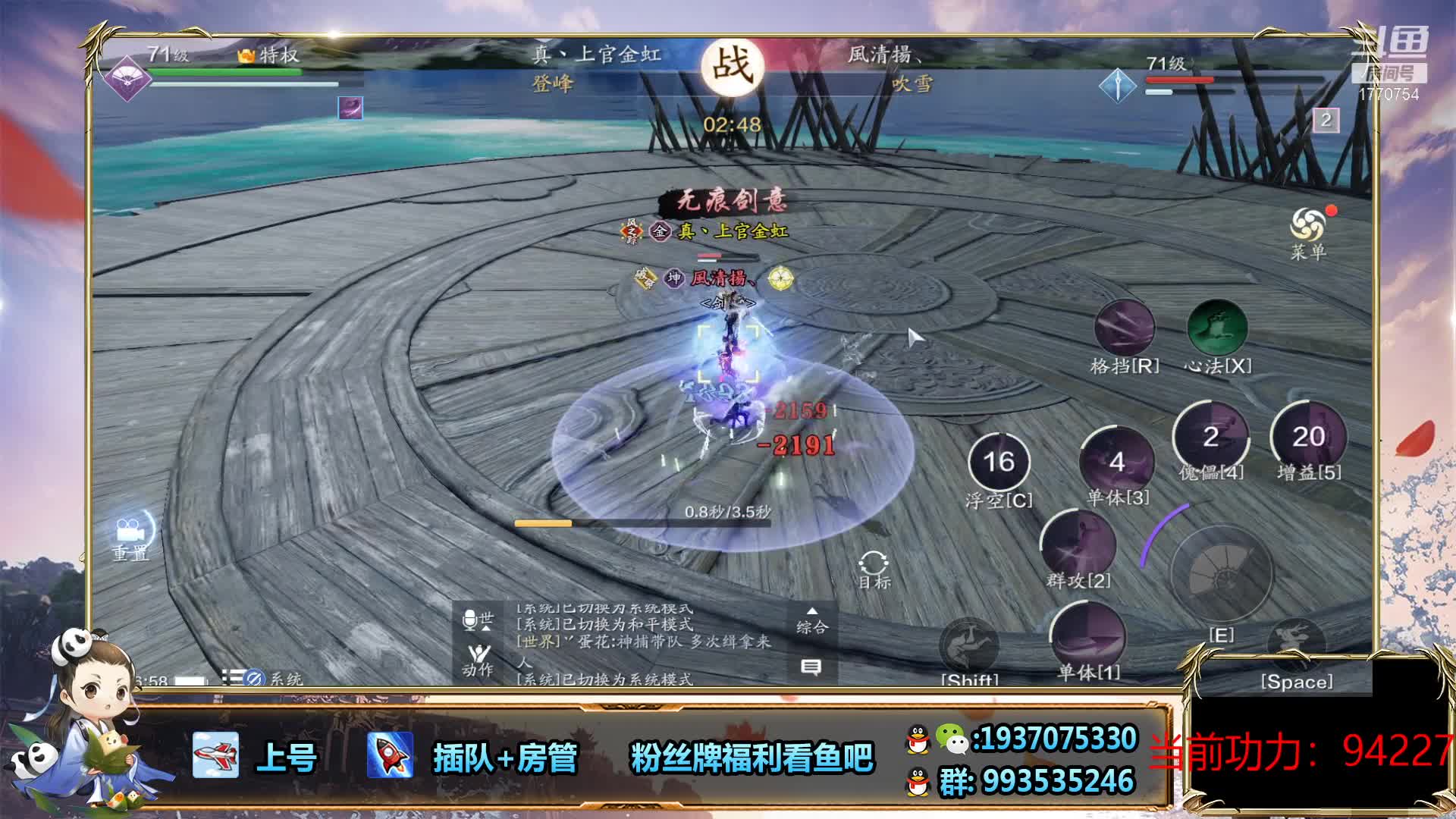Use the green 心法 skill
Screen dimensions: 1456x819
(1217, 329)
